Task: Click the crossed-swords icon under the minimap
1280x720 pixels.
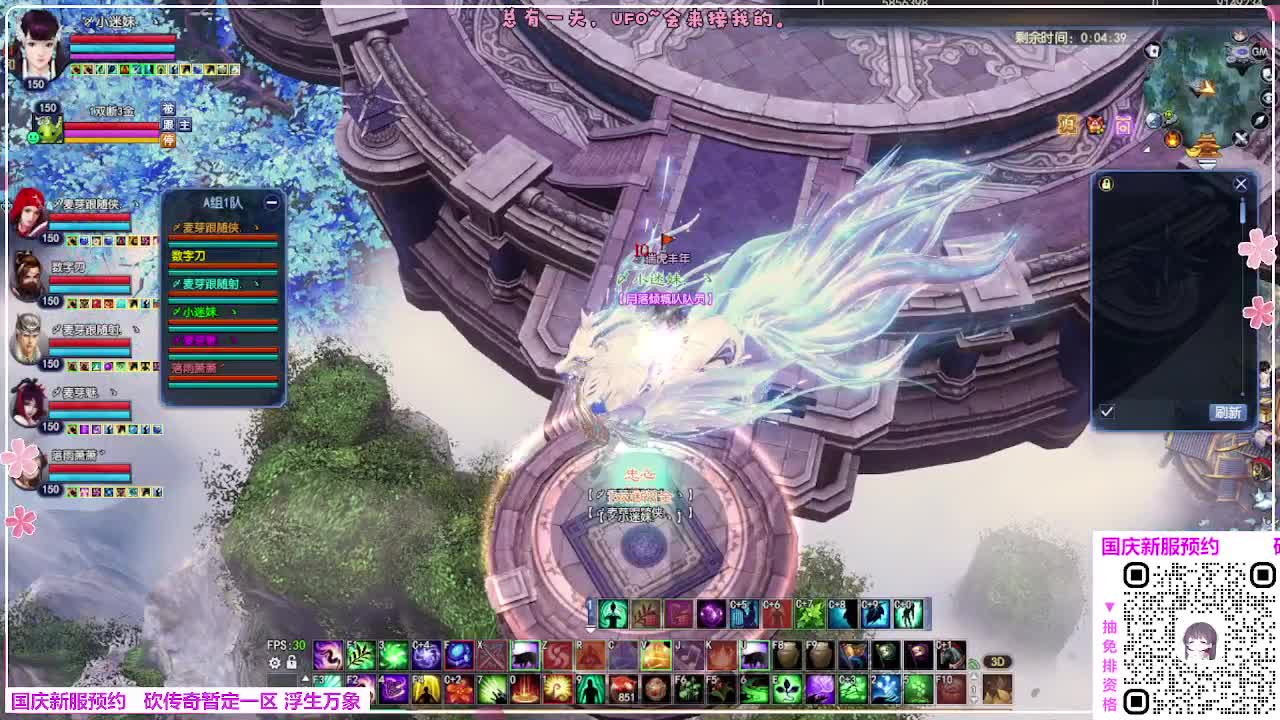Action: click(x=1240, y=139)
